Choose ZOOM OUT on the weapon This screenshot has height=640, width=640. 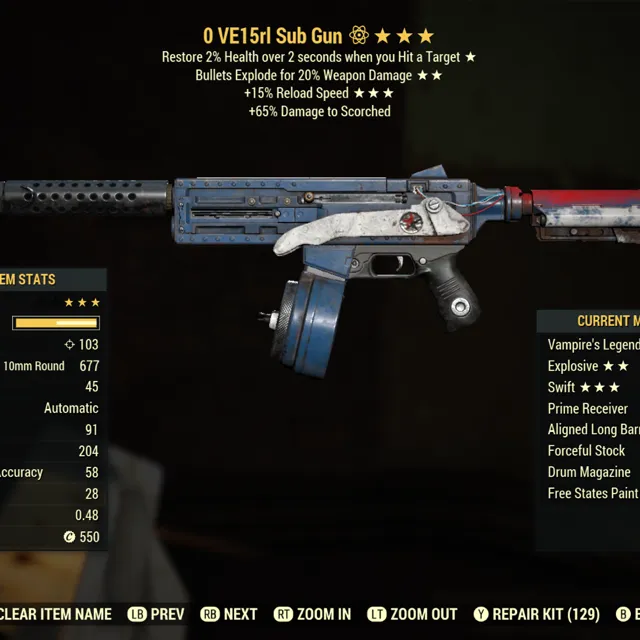[412, 614]
